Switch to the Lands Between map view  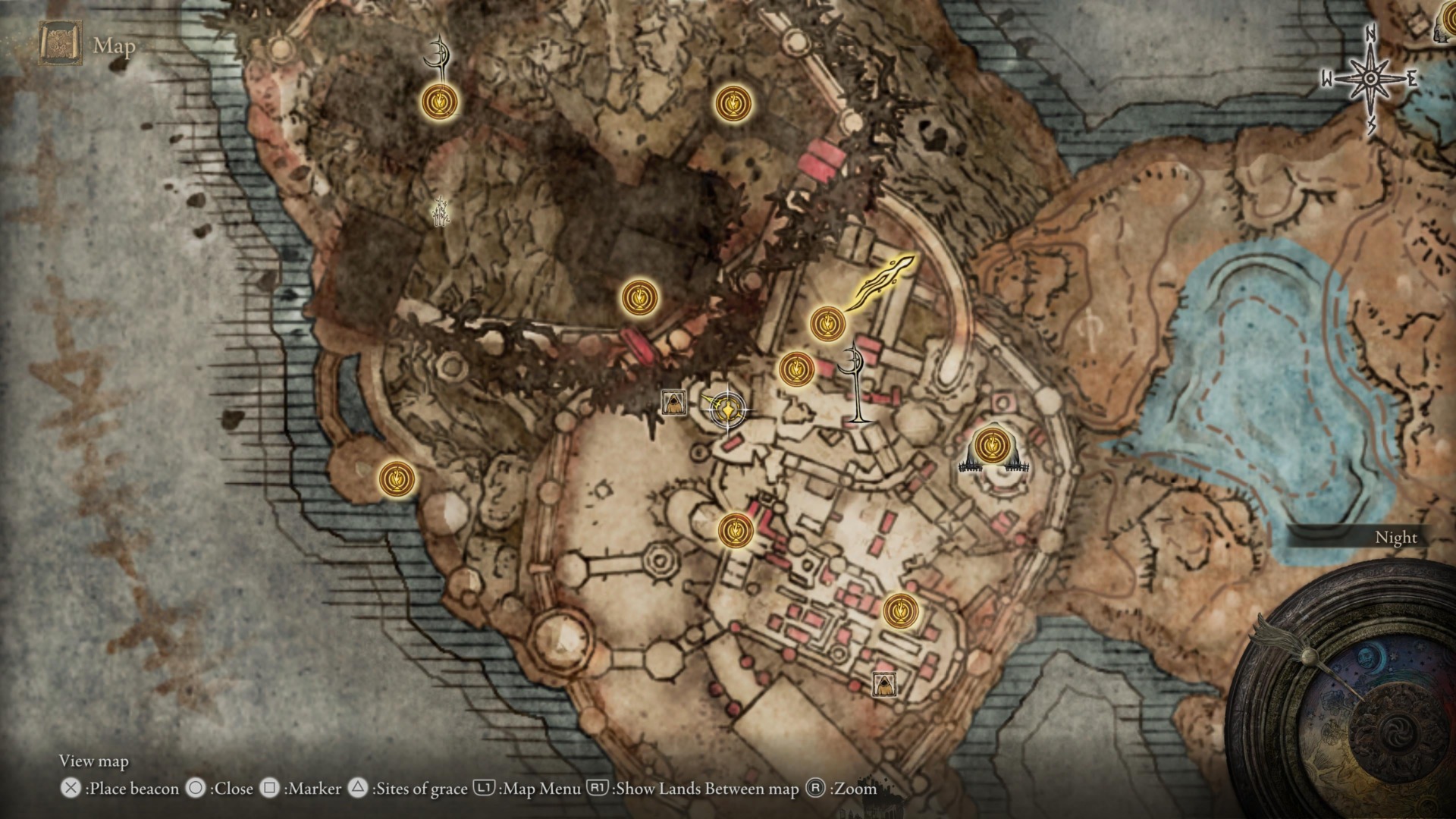coord(596,789)
